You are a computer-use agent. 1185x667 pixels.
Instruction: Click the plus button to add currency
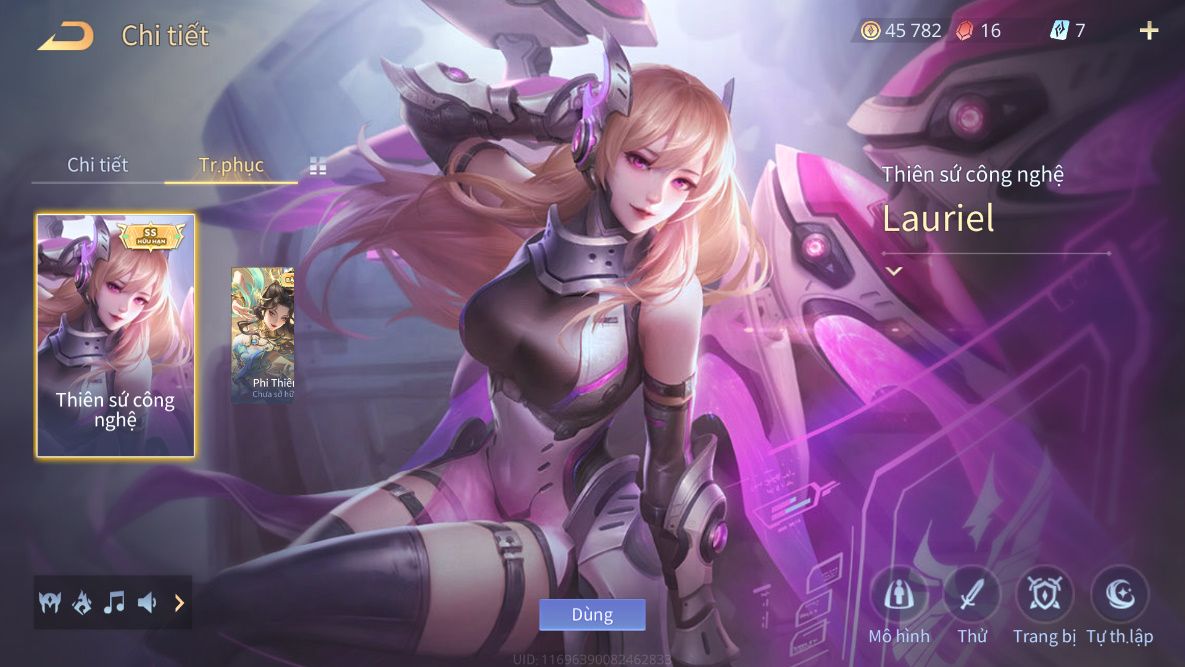[1149, 31]
